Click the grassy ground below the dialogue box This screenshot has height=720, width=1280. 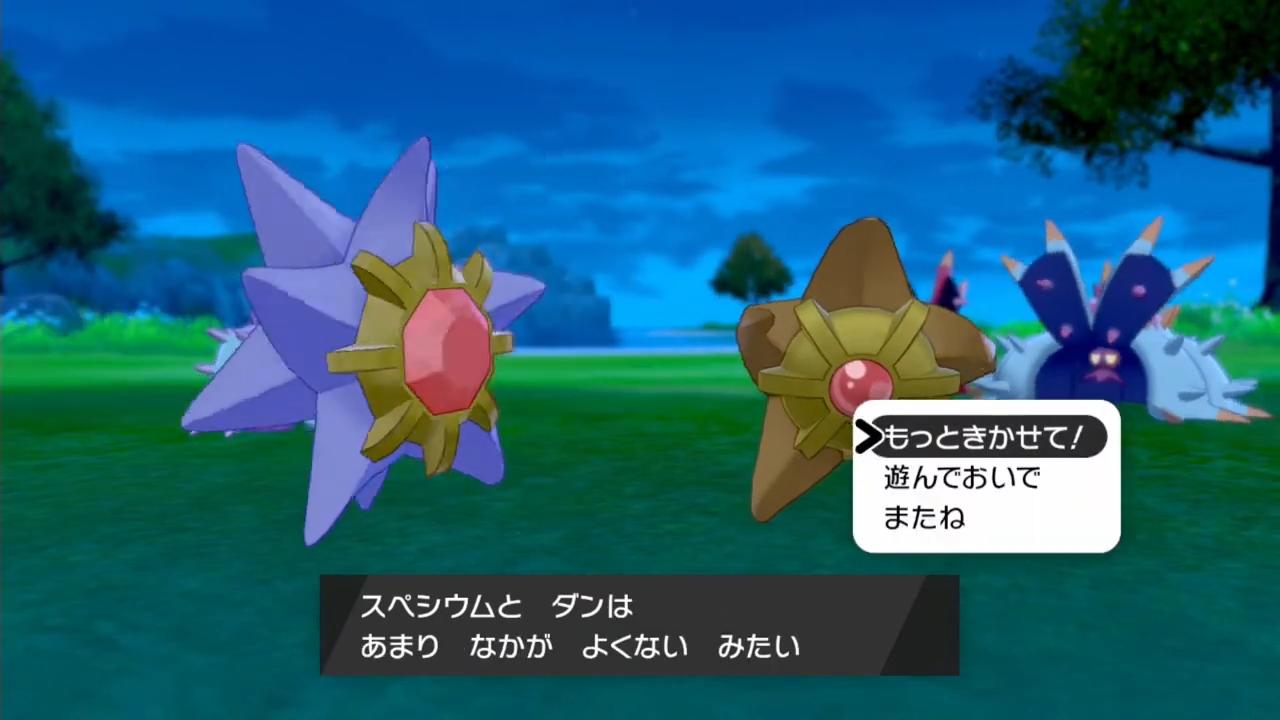640,700
